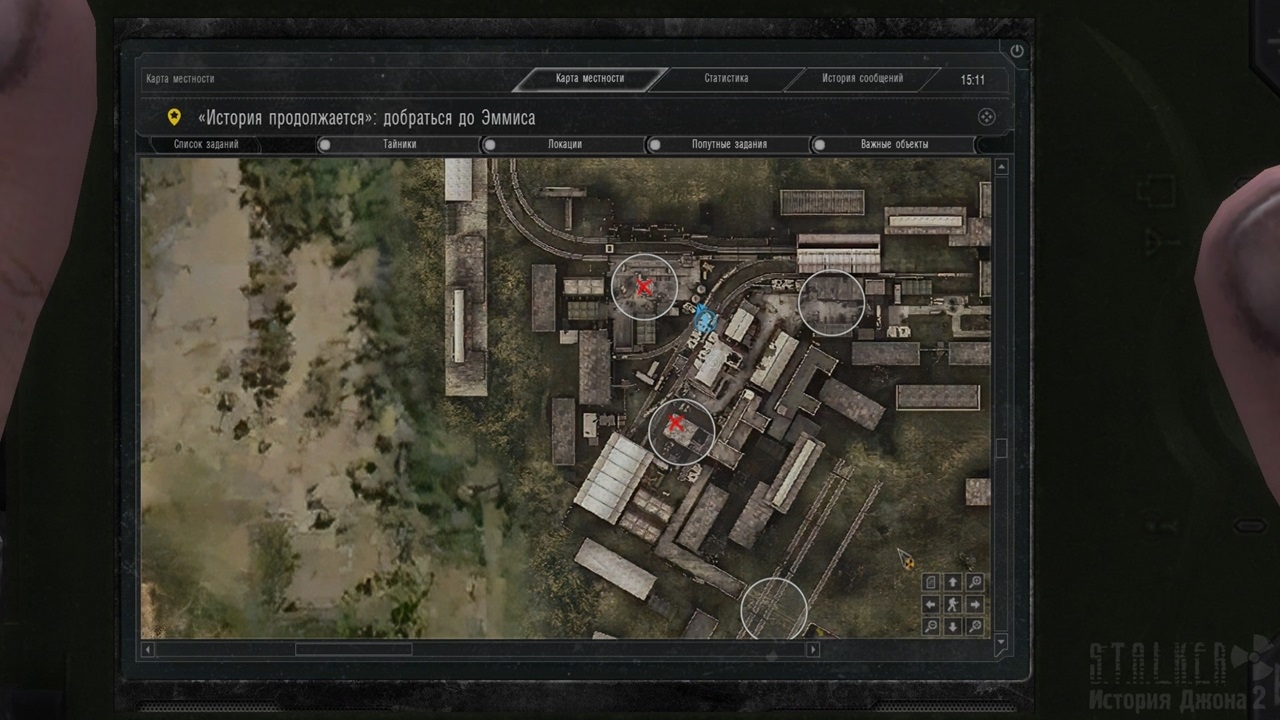Zoom in the map with plus magnifier
This screenshot has height=720, width=1280.
tap(975, 582)
